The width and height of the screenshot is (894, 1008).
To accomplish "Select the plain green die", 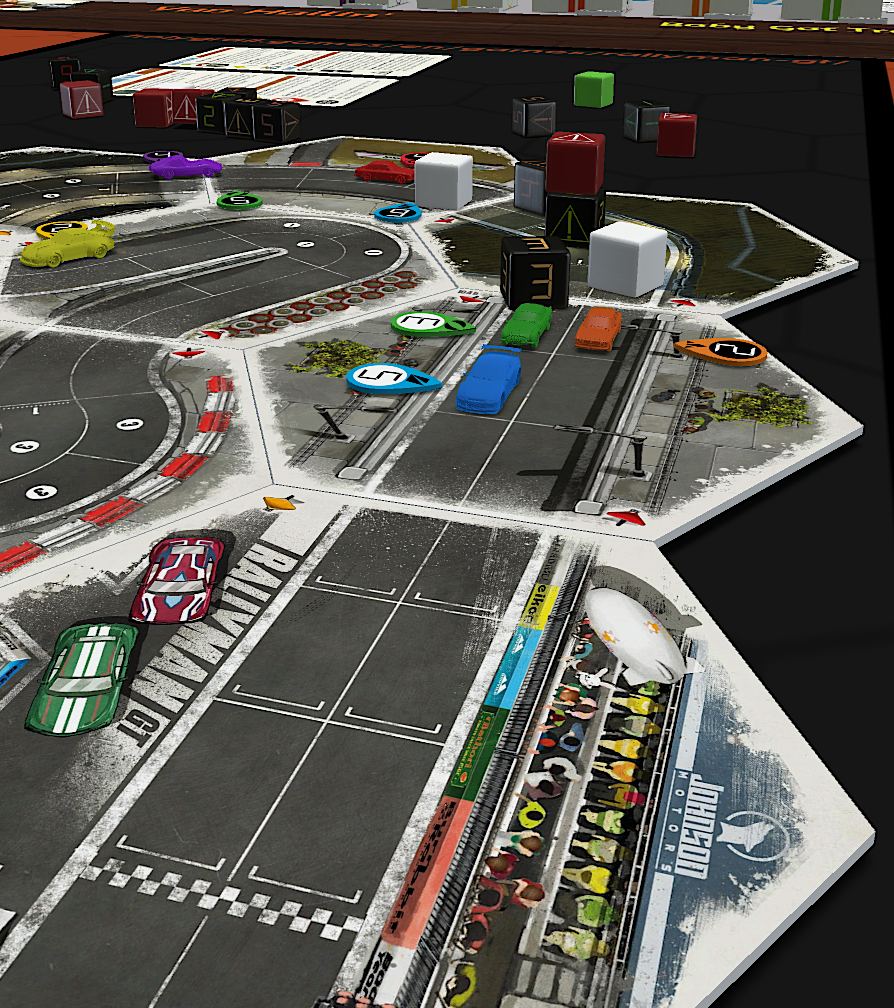I will (593, 89).
